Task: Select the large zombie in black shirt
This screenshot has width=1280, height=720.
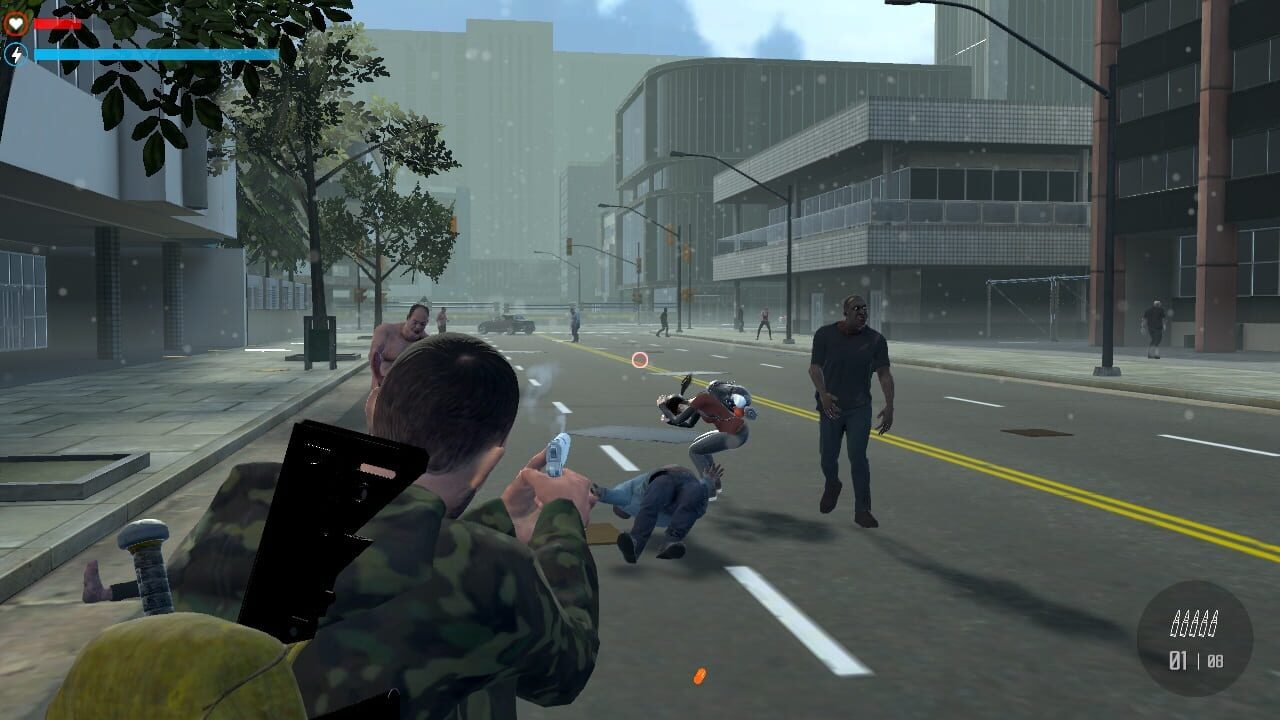Action: (x=851, y=400)
